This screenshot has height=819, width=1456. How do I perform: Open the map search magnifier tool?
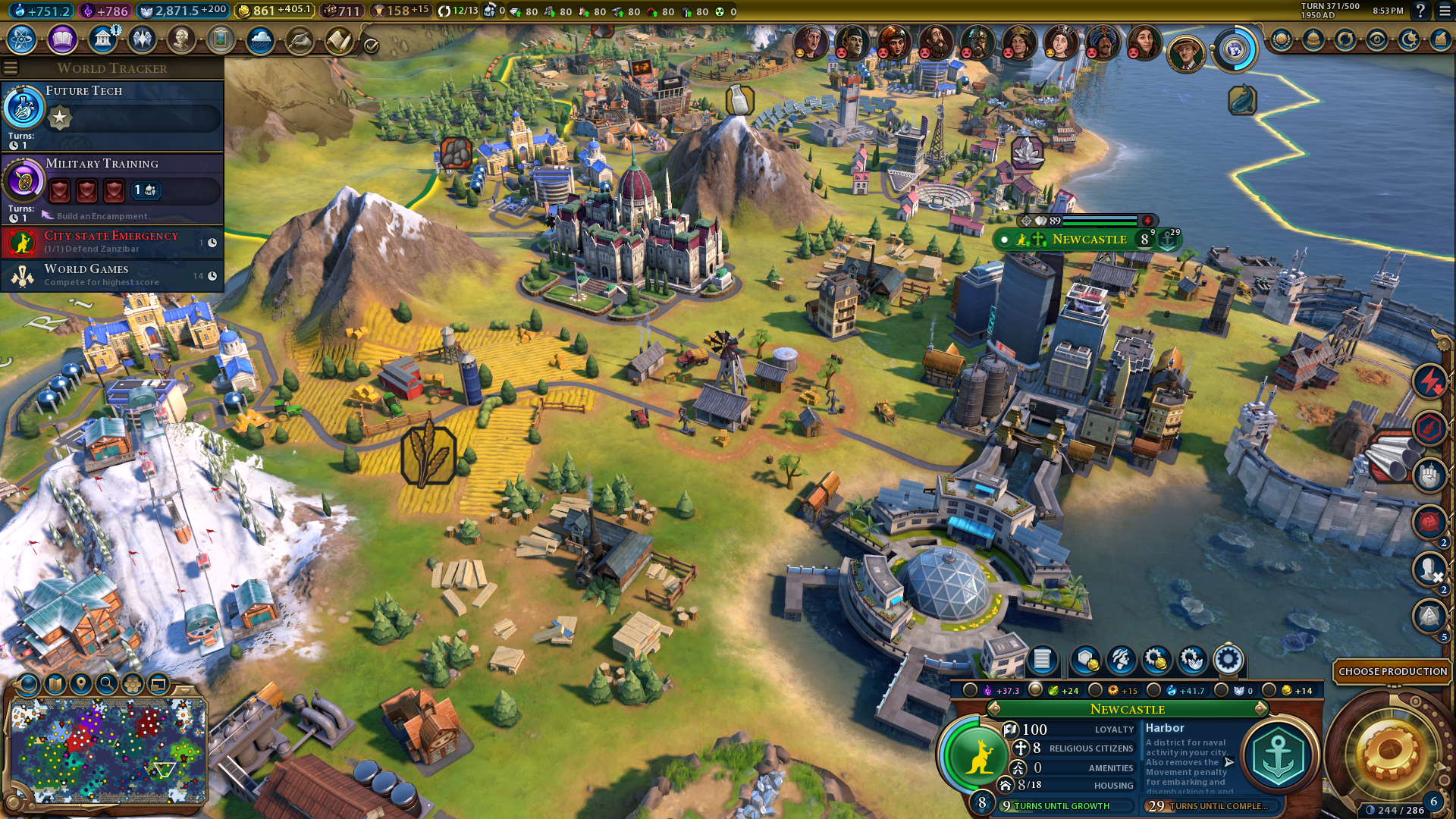click(107, 684)
